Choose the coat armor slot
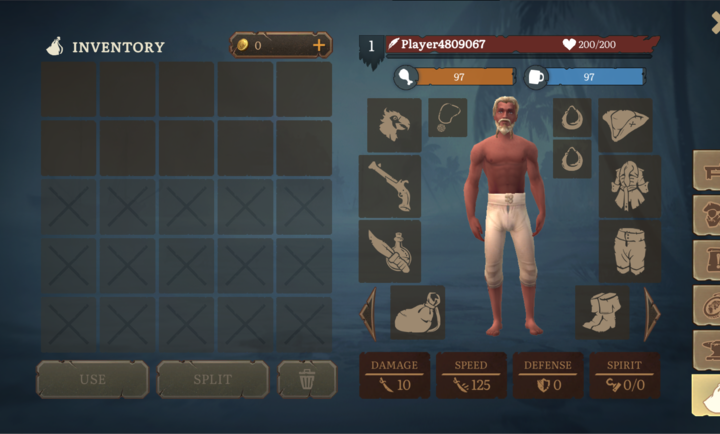Screen dimensions: 720x434 (x=629, y=185)
